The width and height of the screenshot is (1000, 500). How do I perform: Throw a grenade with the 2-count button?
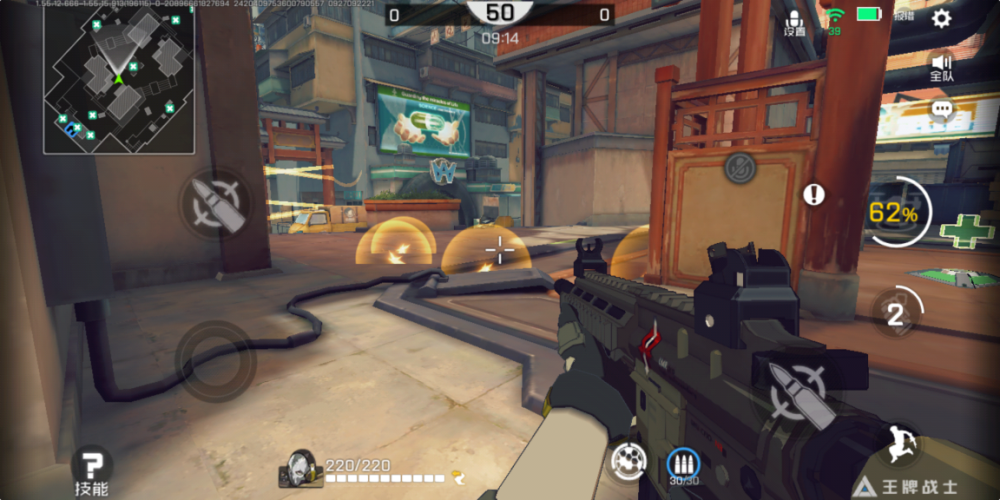click(896, 314)
